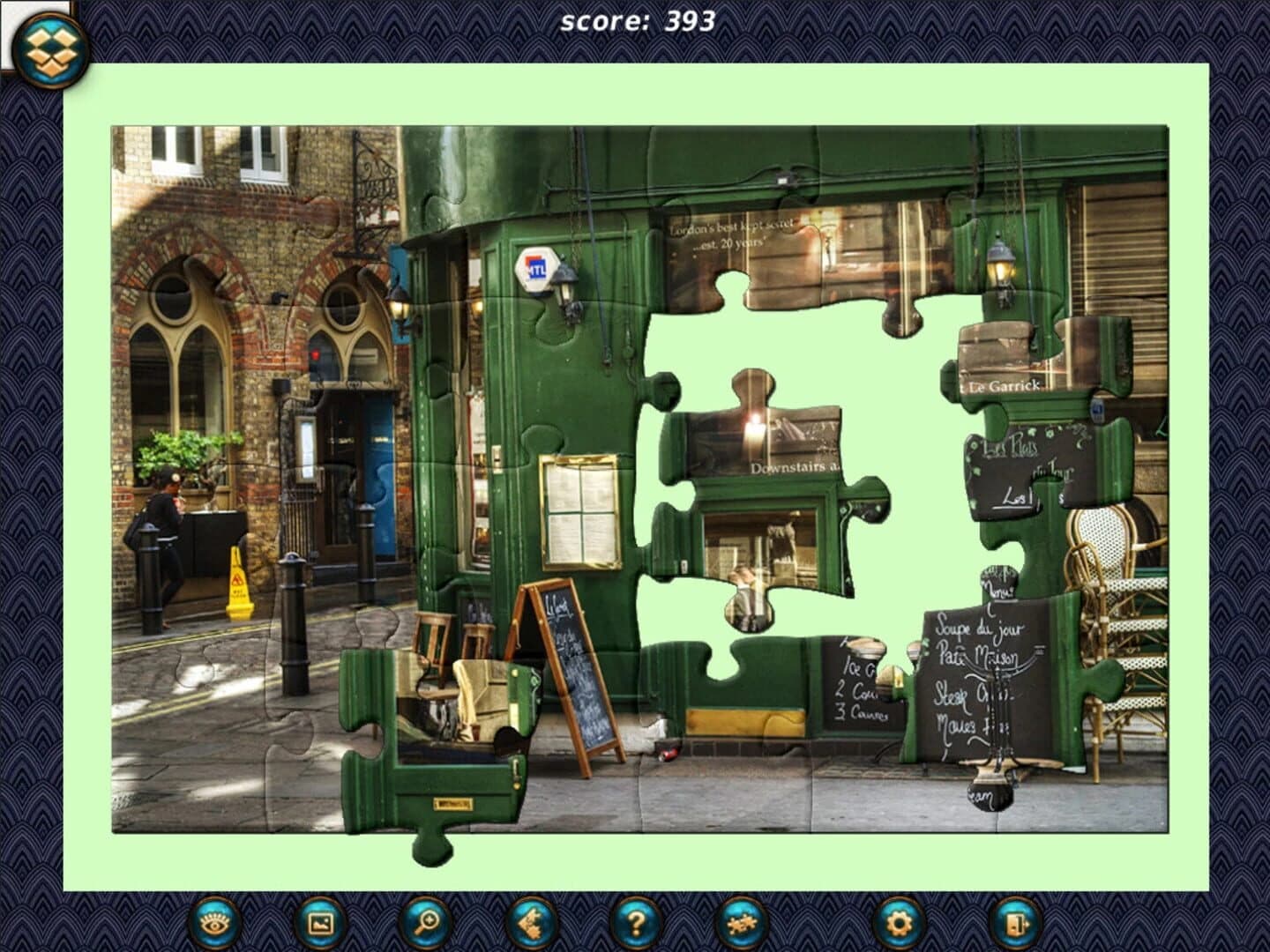The width and height of the screenshot is (1270, 952).
Task: Open help via the question mark icon
Action: 635,923
